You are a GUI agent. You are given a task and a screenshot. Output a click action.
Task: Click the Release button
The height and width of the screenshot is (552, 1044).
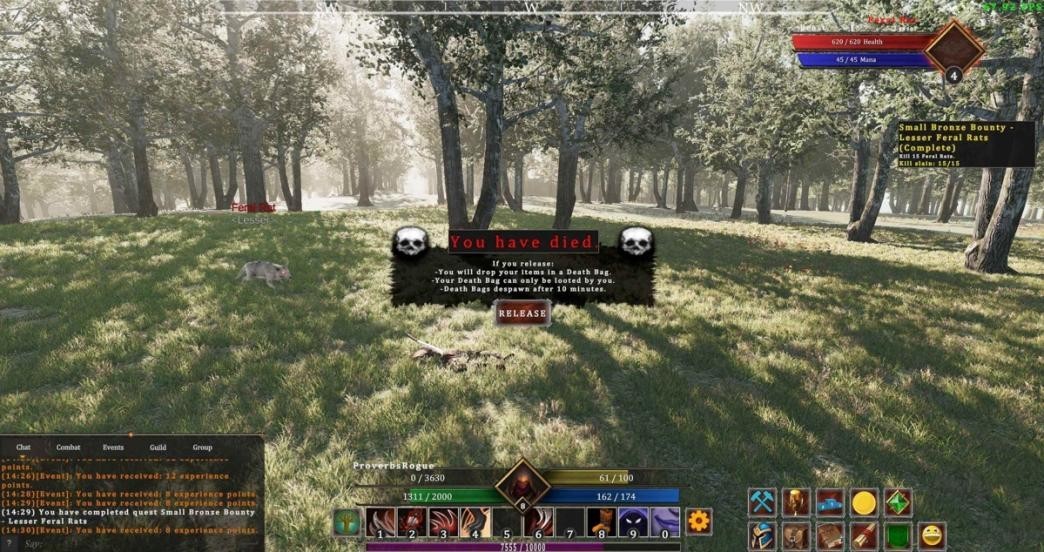tap(522, 313)
